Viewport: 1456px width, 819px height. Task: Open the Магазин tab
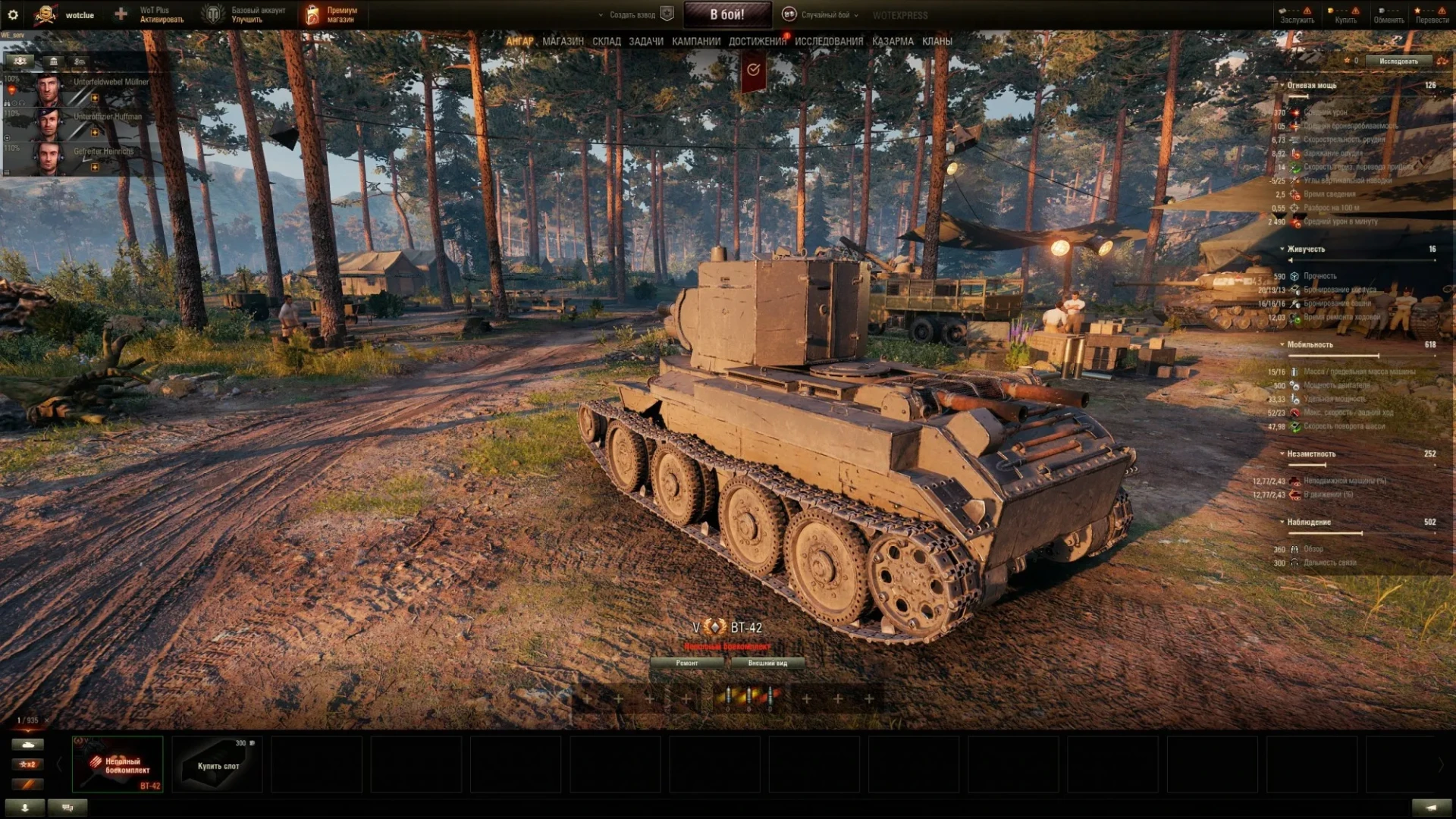tap(563, 42)
